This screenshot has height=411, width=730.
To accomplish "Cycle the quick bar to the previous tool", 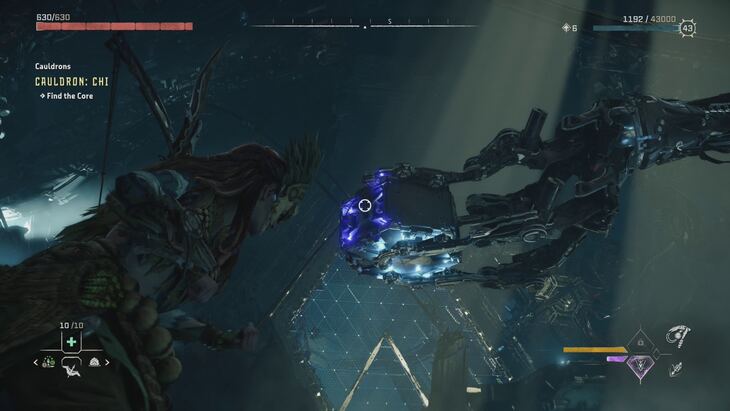I will pos(37,362).
